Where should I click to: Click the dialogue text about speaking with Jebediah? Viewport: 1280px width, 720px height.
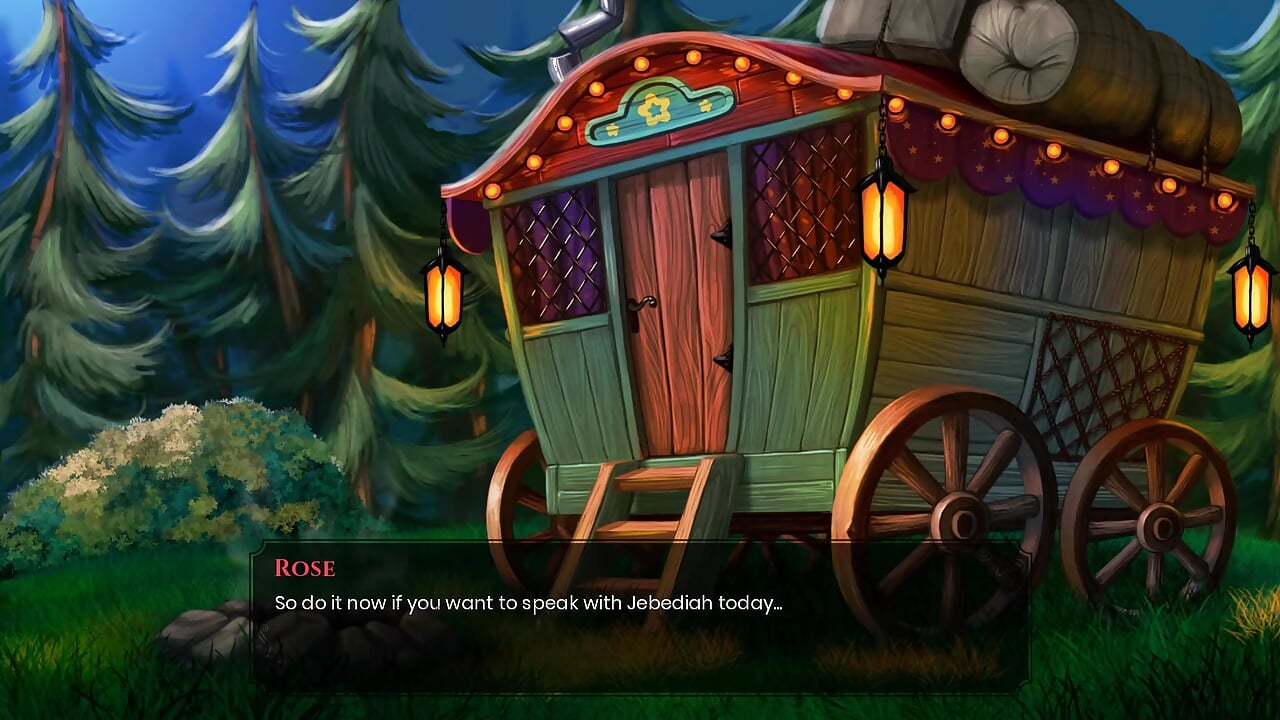click(x=525, y=603)
